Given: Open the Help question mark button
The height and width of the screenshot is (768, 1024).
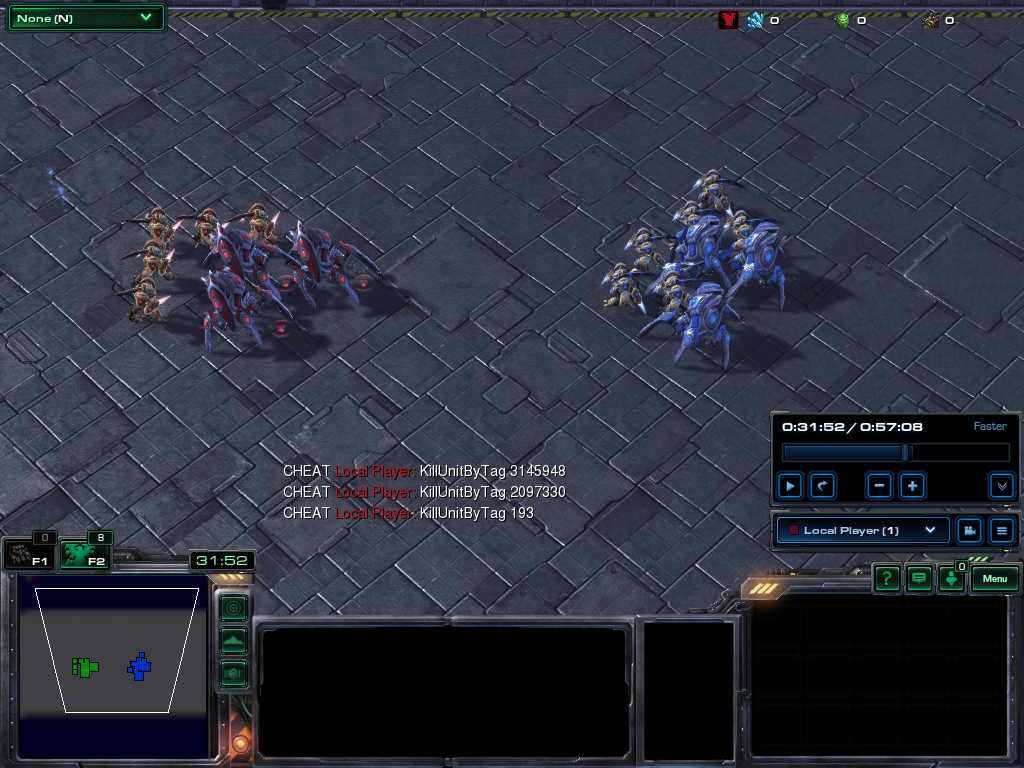Looking at the screenshot, I should pyautogui.click(x=886, y=579).
